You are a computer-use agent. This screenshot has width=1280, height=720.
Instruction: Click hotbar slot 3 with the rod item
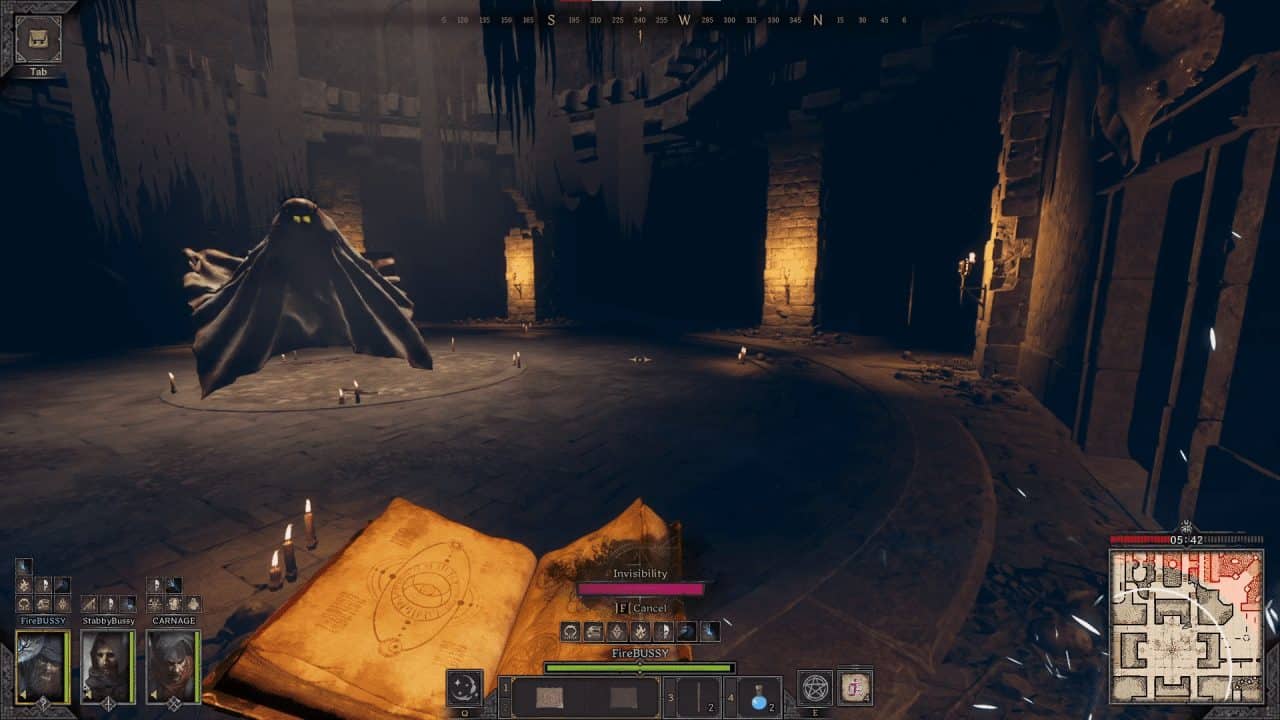699,697
